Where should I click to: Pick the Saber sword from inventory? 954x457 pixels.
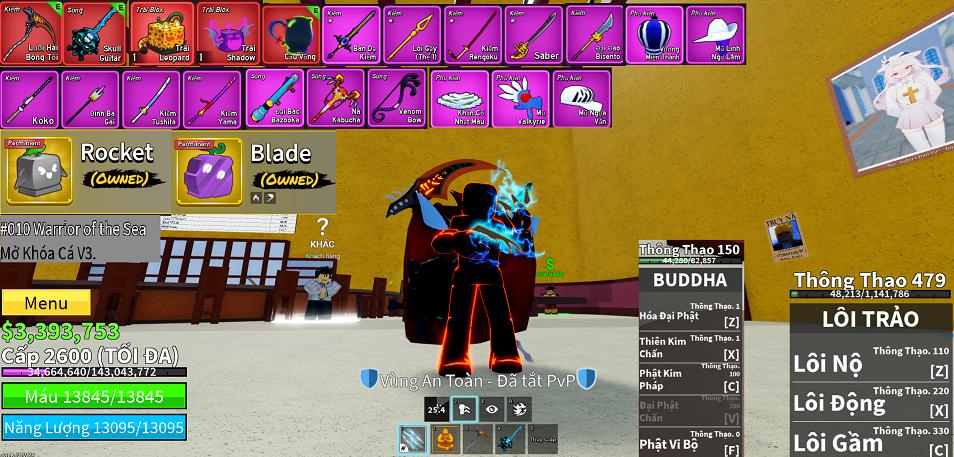(533, 33)
